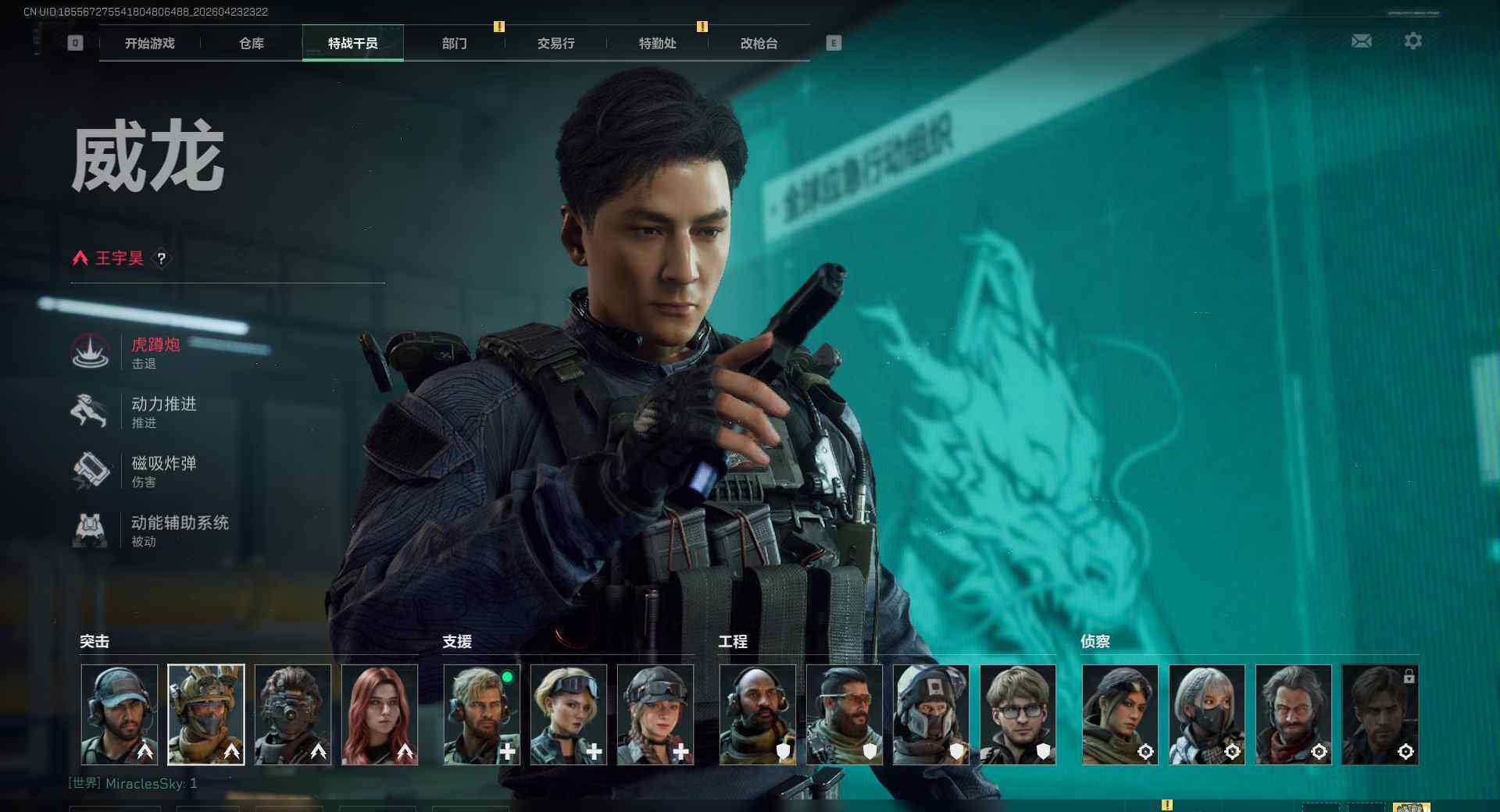Open the 改枪台 tab
This screenshot has height=812, width=1500.
[x=759, y=44]
